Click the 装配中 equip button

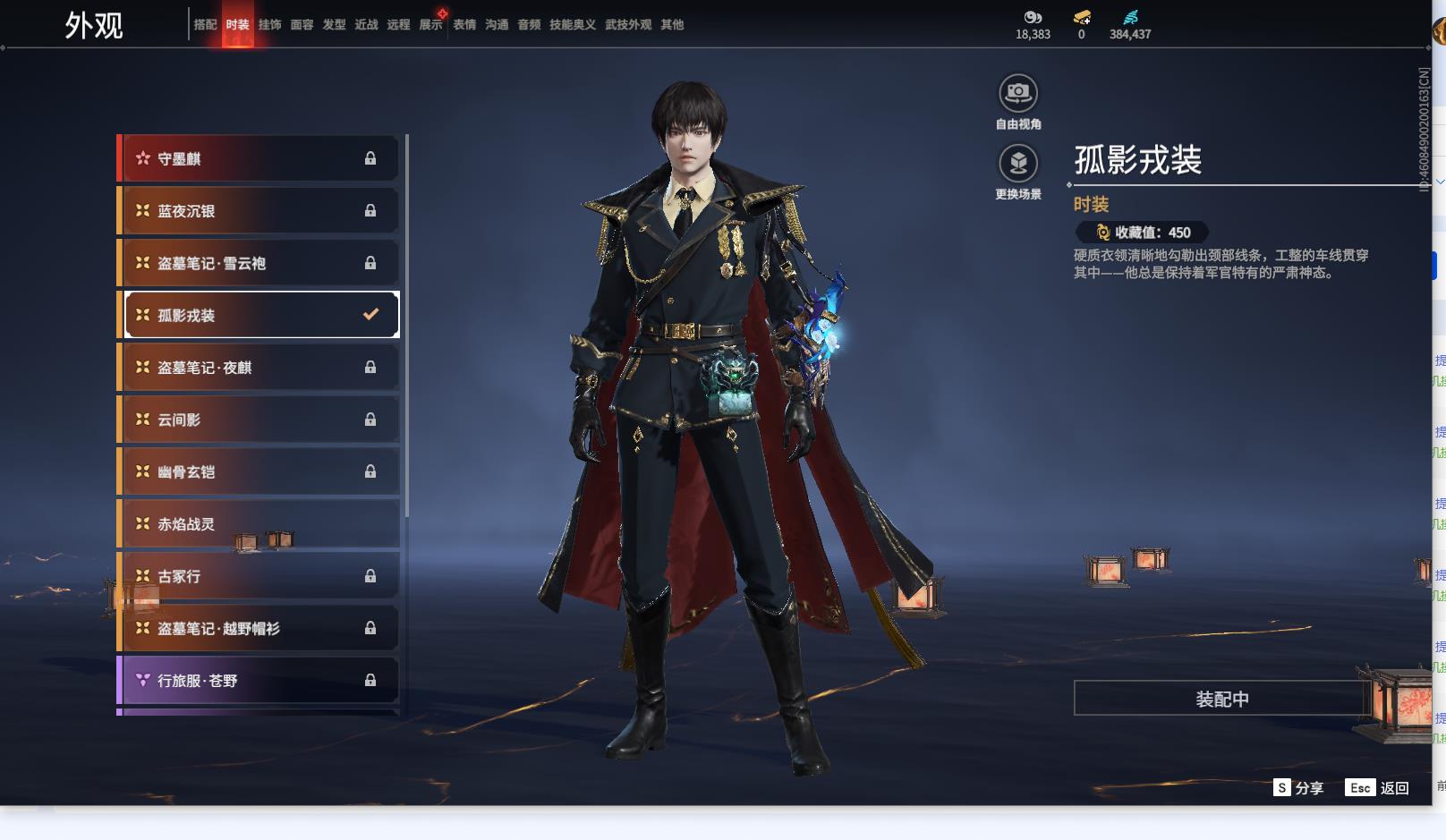tap(1221, 699)
